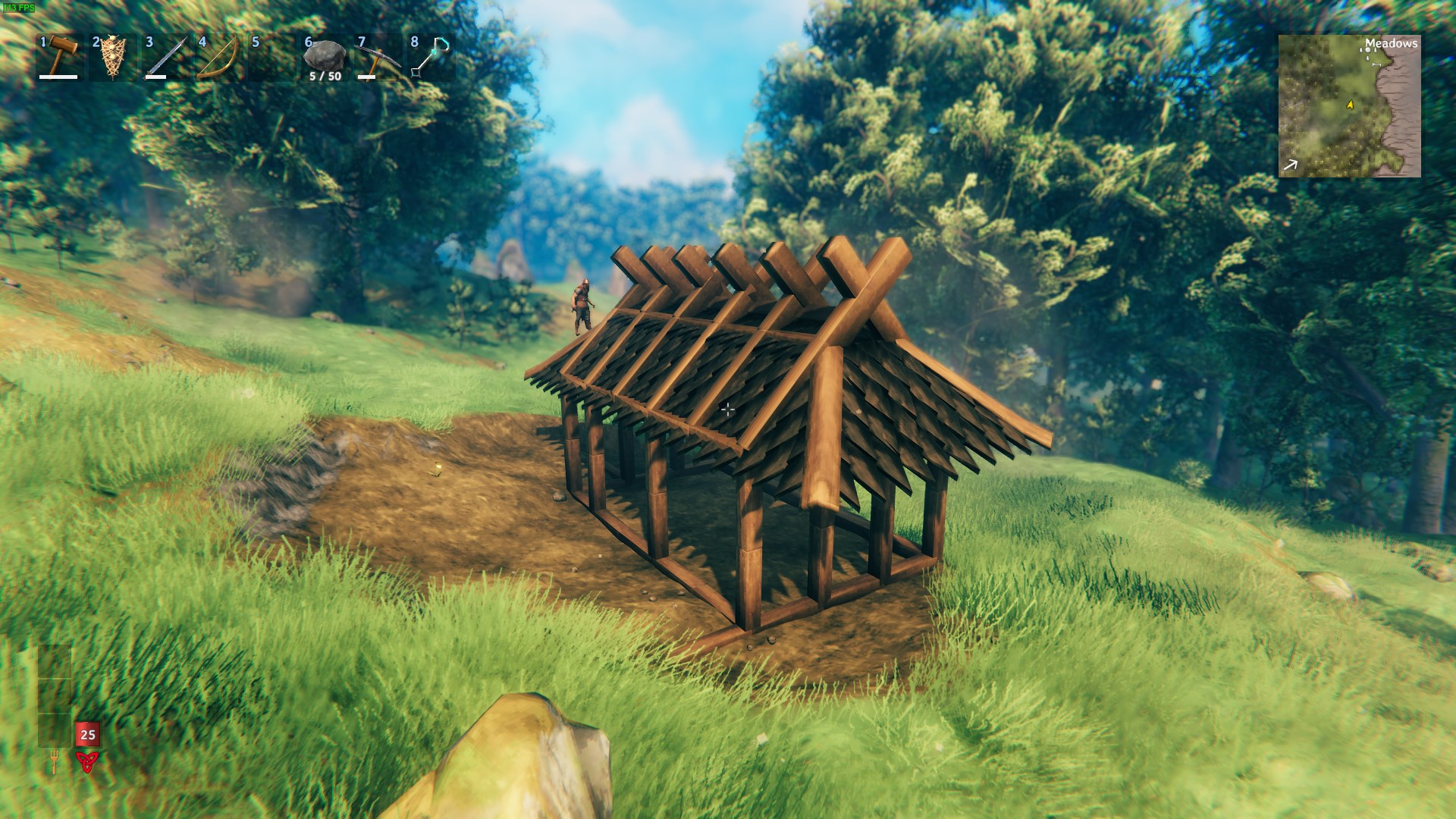
Task: Select the stone stack showing 5 / 50
Action: click(325, 57)
